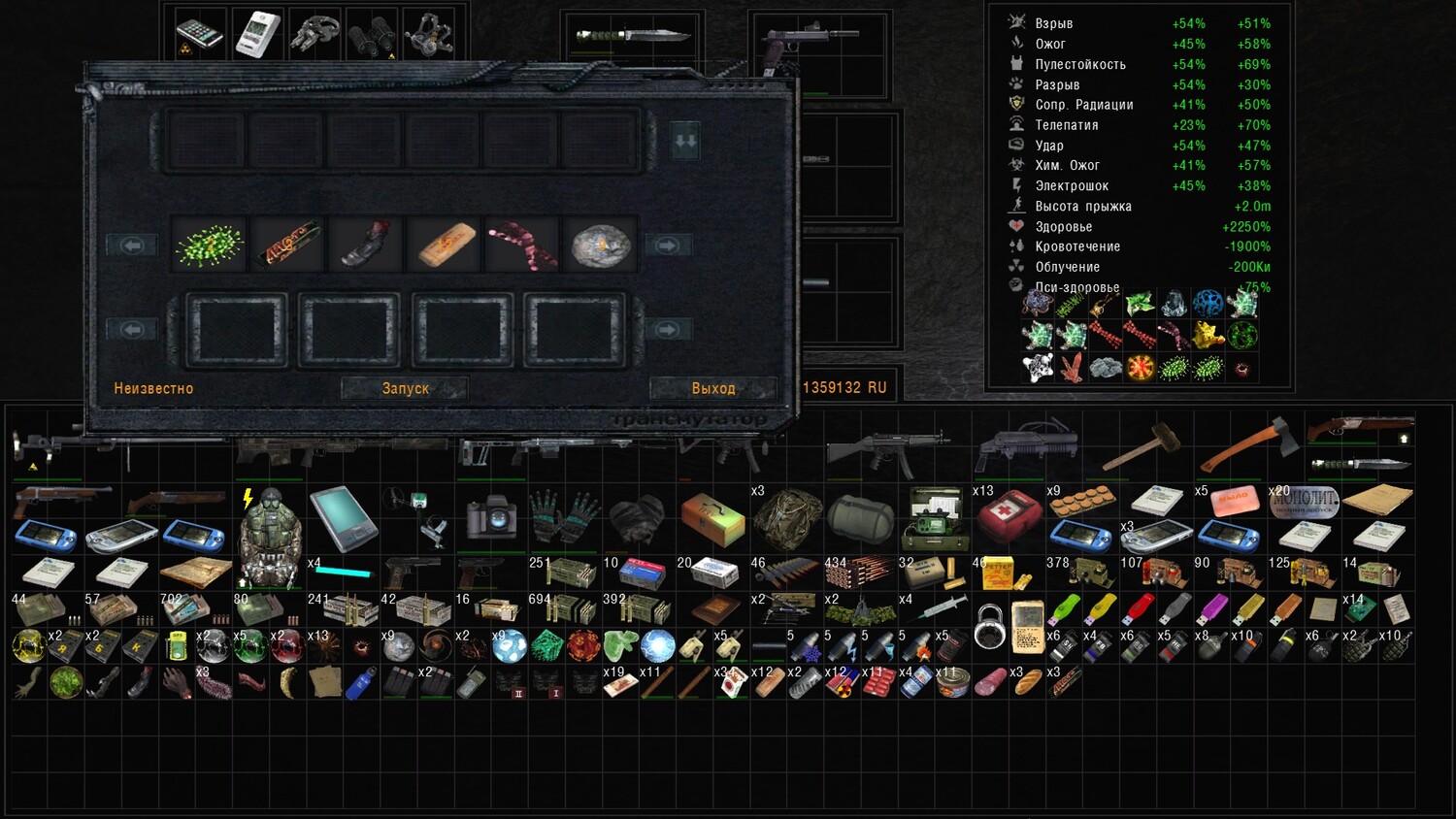
Task: Select the syringe stack in inventory
Action: tap(936, 609)
